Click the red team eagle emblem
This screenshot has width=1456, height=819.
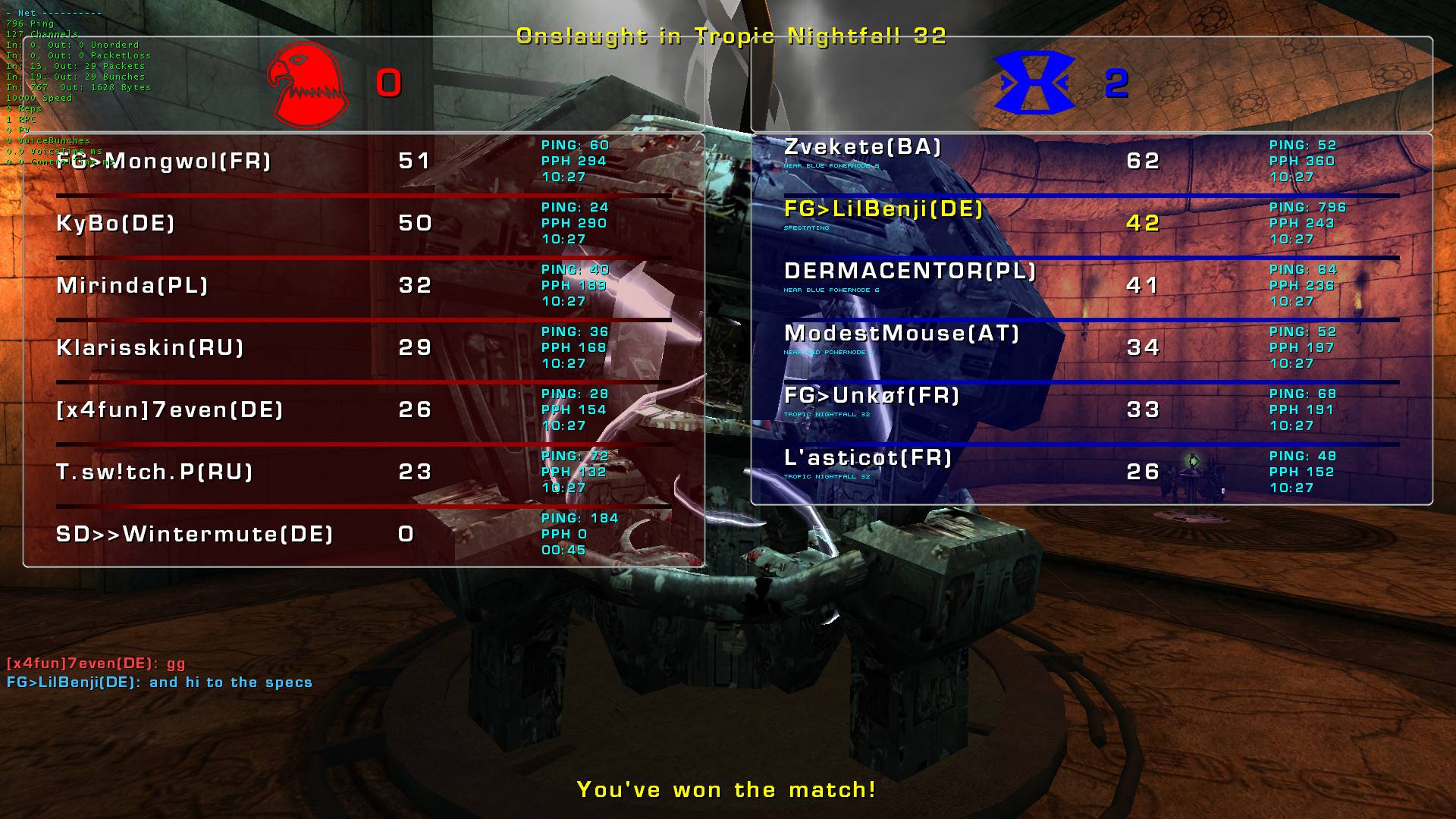tap(307, 85)
